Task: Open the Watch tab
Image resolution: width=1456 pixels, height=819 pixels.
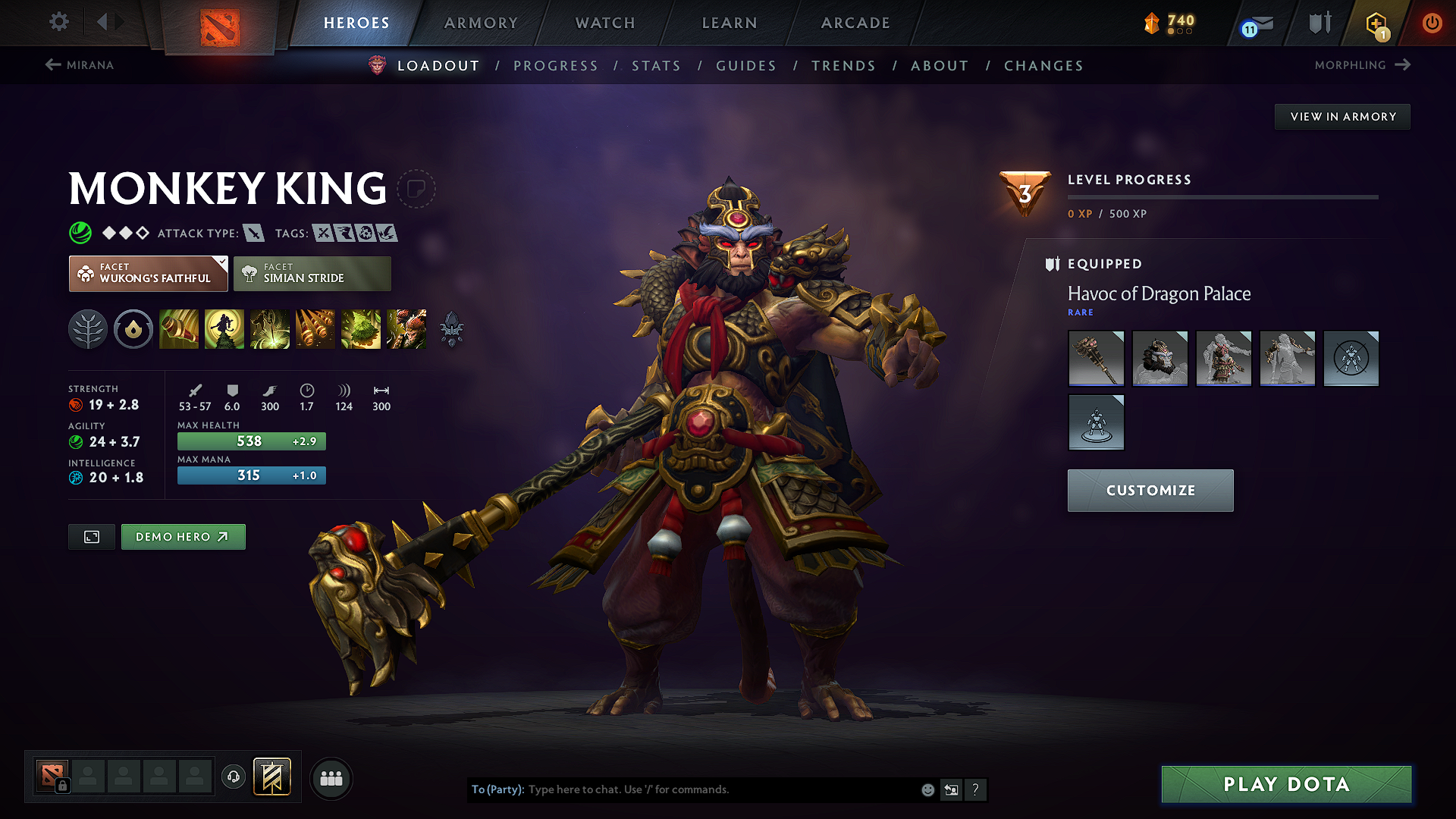Action: [605, 23]
